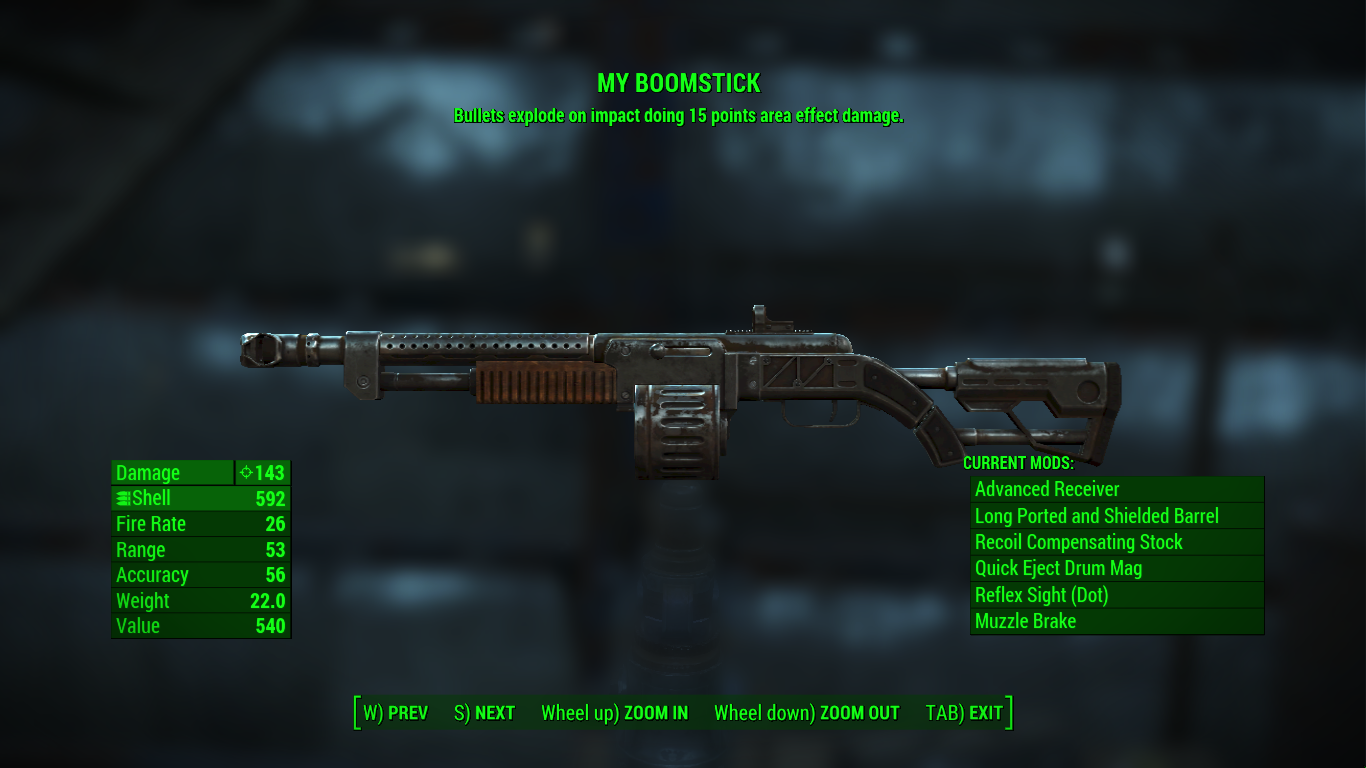Show the NEXT item
This screenshot has width=1366, height=768.
485,713
